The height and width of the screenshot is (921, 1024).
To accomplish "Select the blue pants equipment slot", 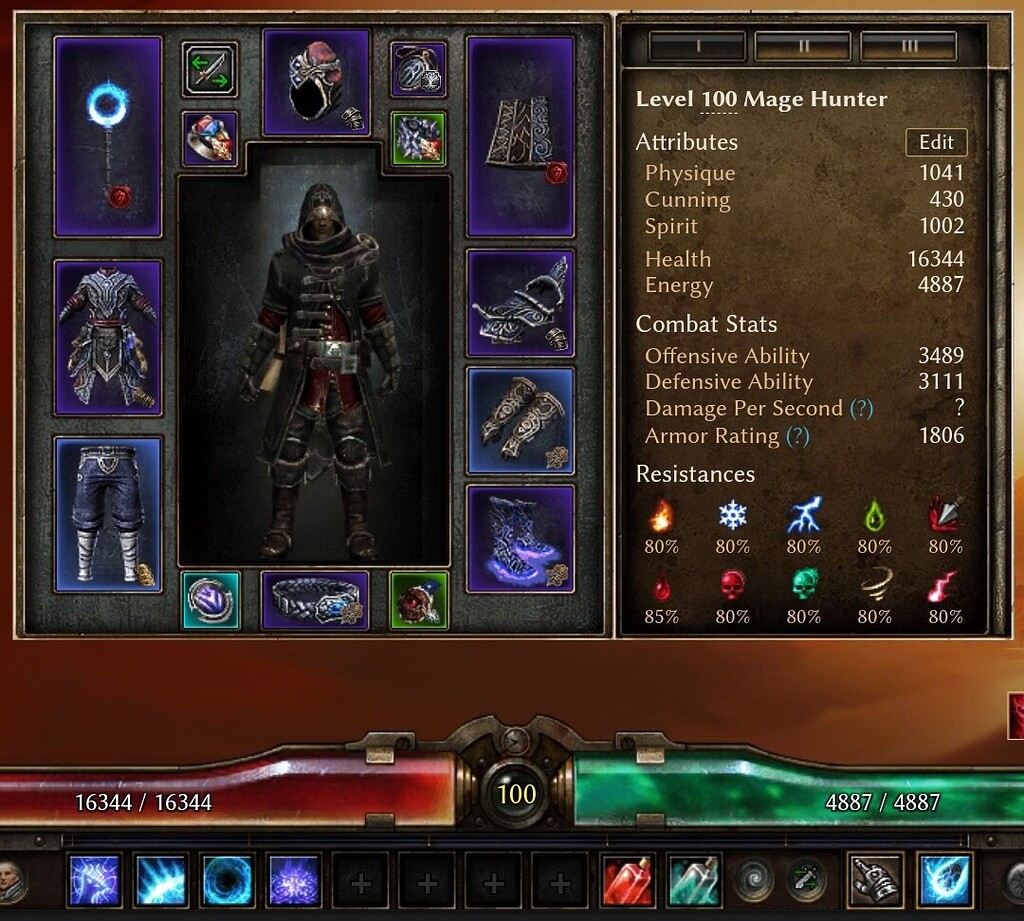I will [x=108, y=513].
